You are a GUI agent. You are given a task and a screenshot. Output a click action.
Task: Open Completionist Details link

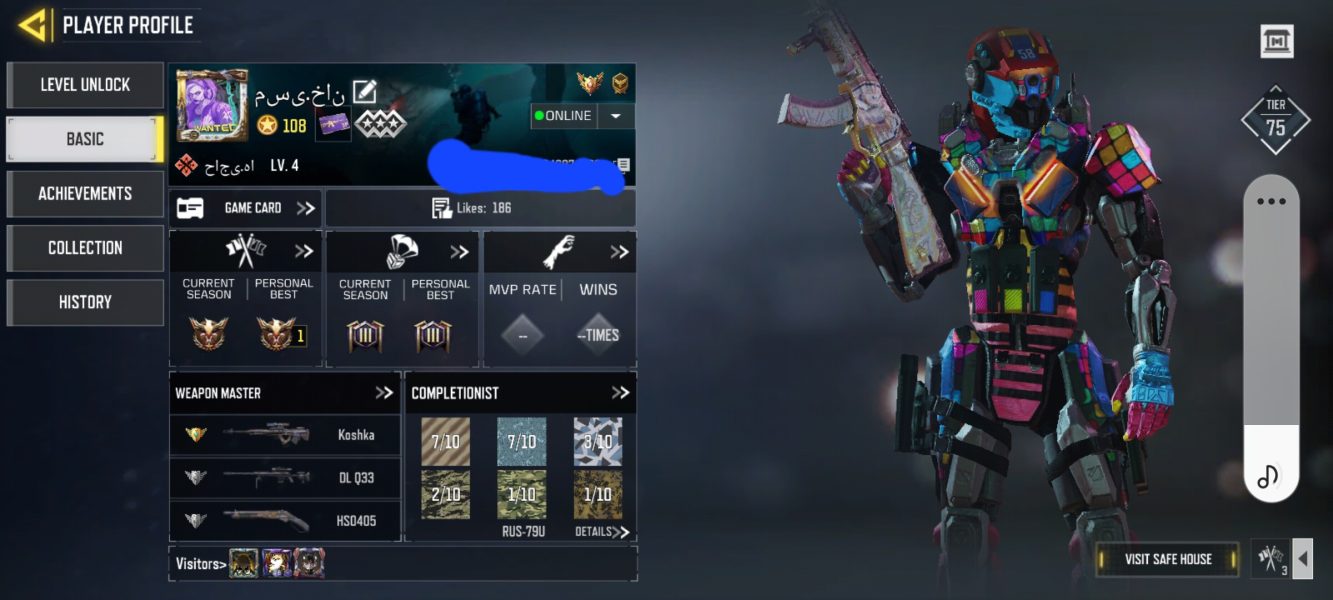[x=602, y=532]
